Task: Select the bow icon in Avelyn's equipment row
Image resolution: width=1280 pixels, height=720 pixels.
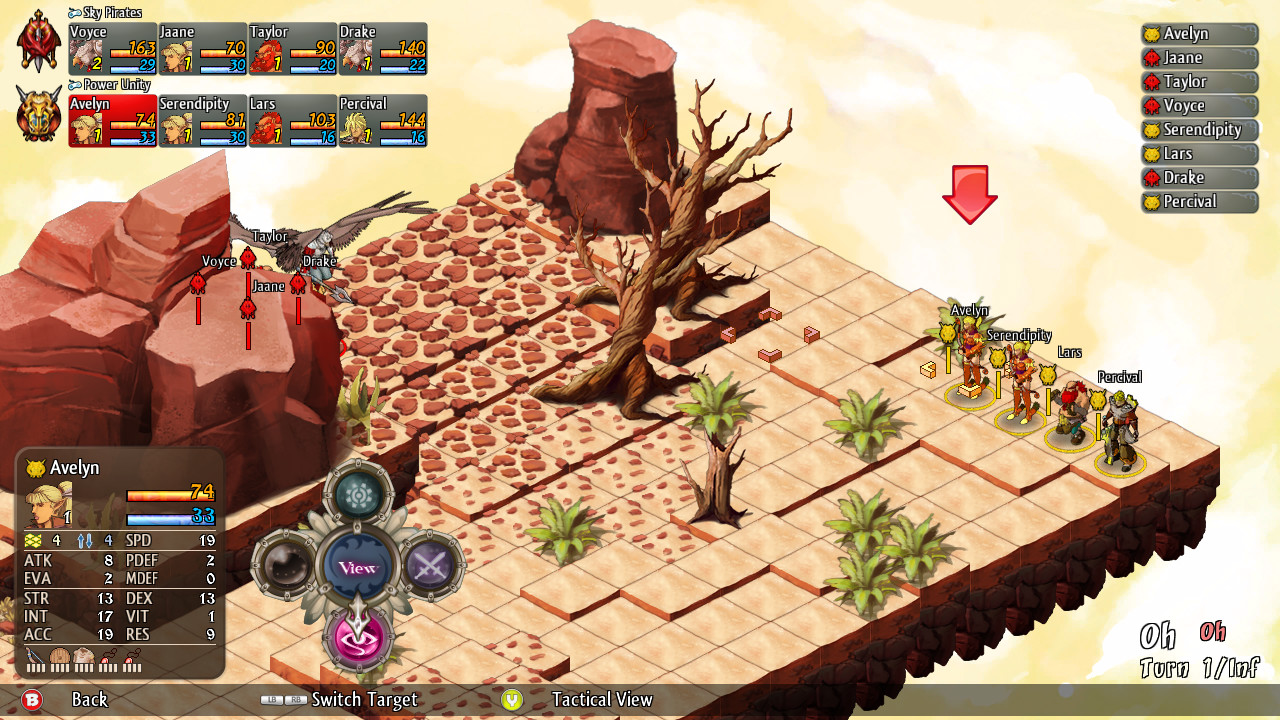Action: [x=33, y=658]
